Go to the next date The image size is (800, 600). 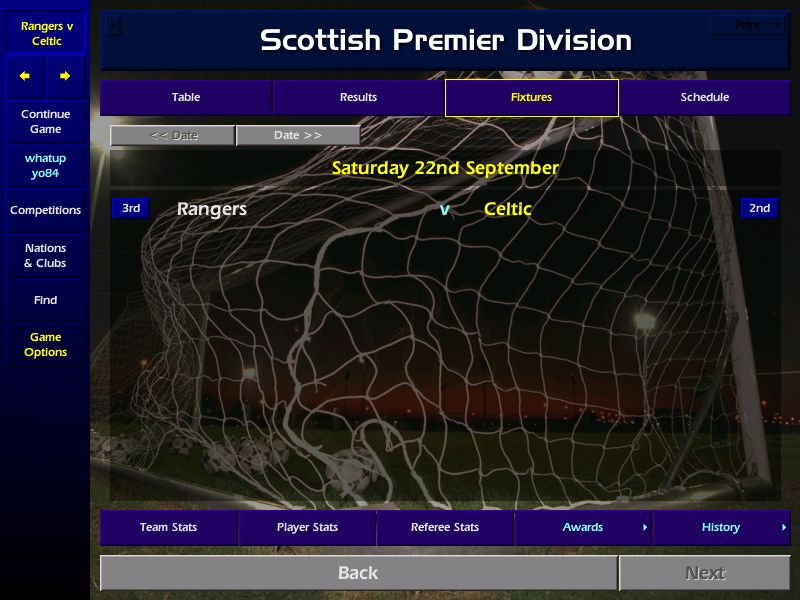298,135
